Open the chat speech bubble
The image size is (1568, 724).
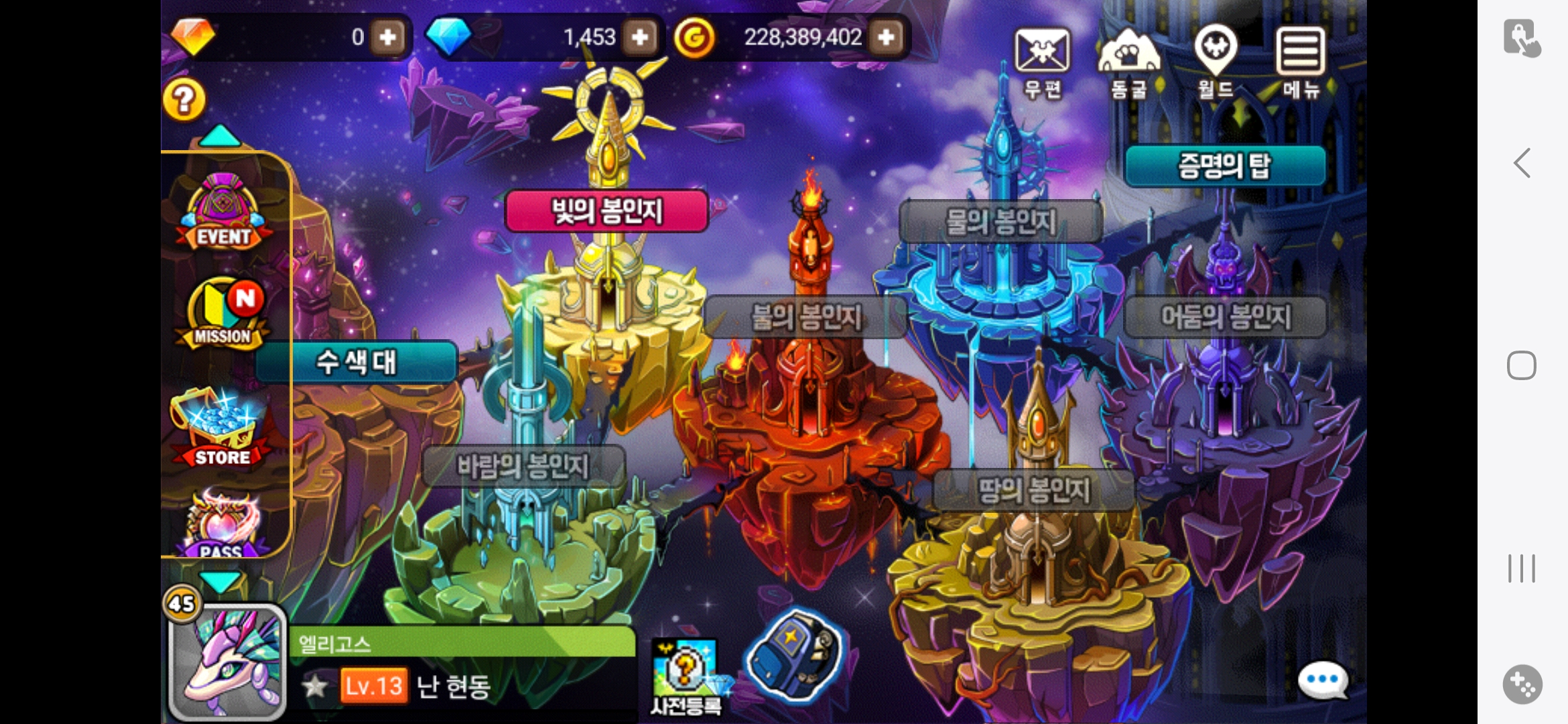coord(1323,680)
